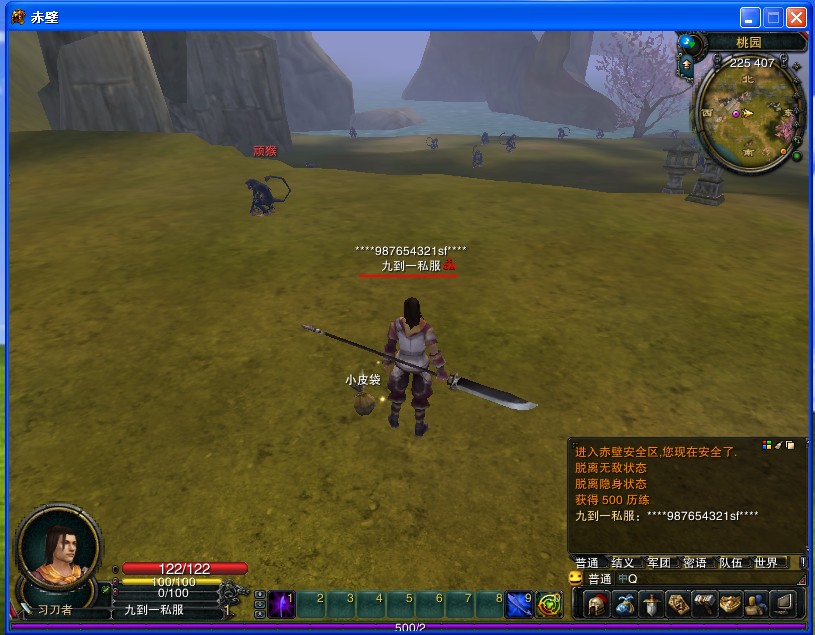
Task: Open the 军团 chat tab
Action: [658, 562]
